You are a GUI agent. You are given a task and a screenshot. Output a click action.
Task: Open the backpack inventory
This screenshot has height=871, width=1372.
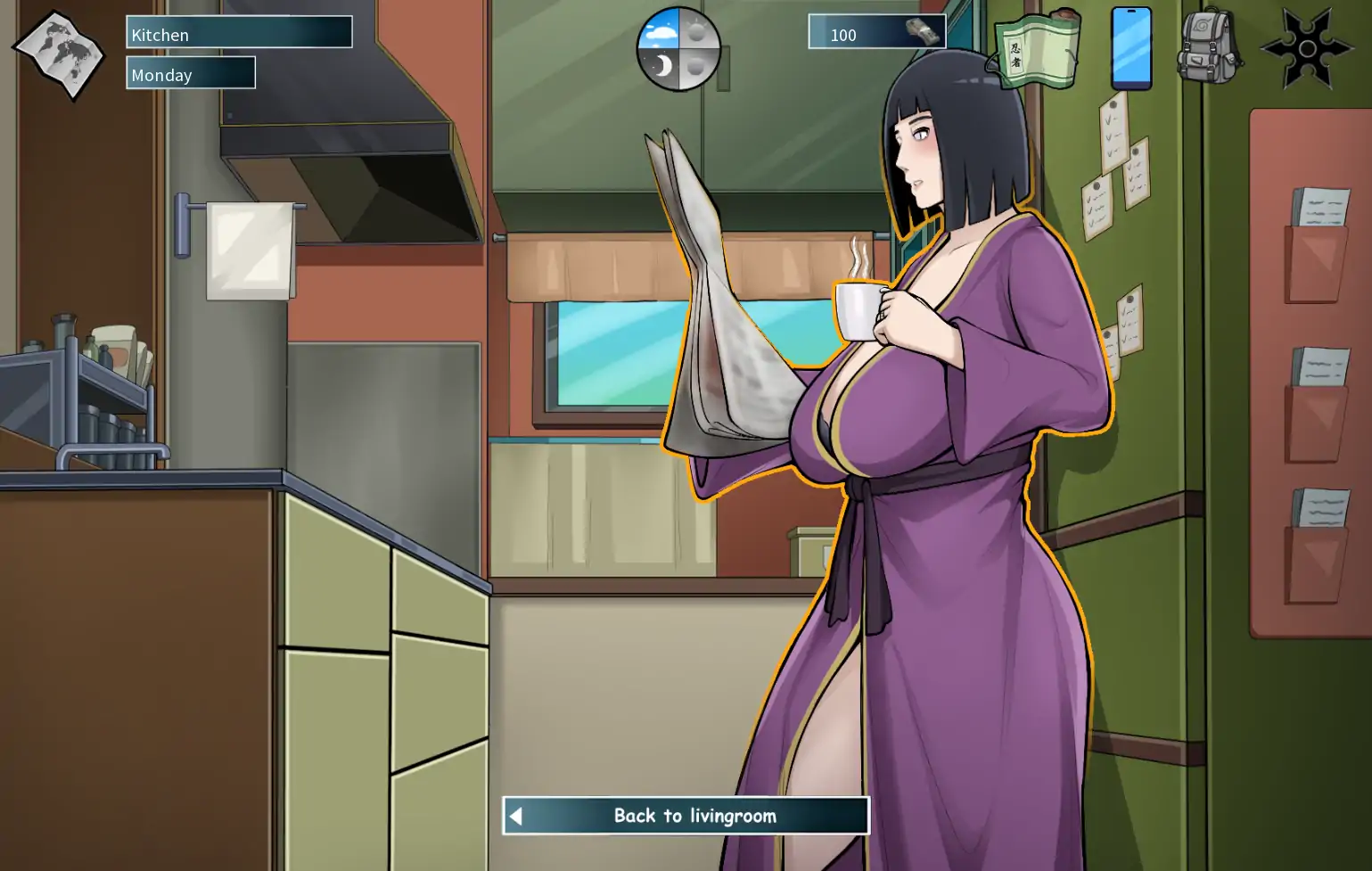(x=1209, y=48)
